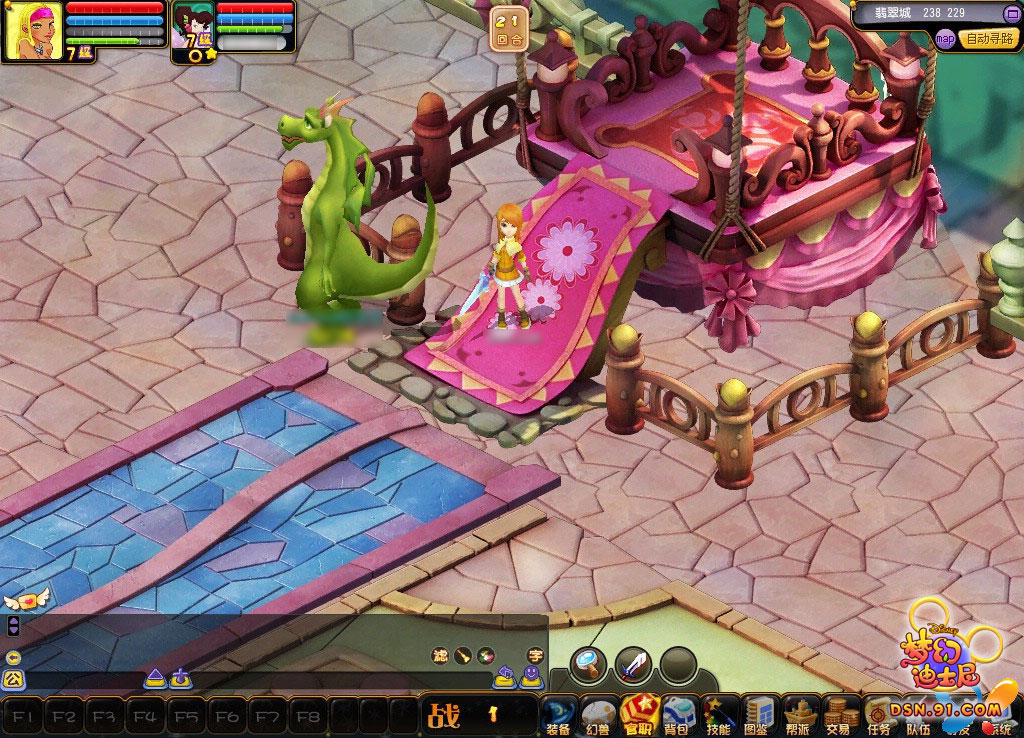Activate the sword attack round icon

634,662
